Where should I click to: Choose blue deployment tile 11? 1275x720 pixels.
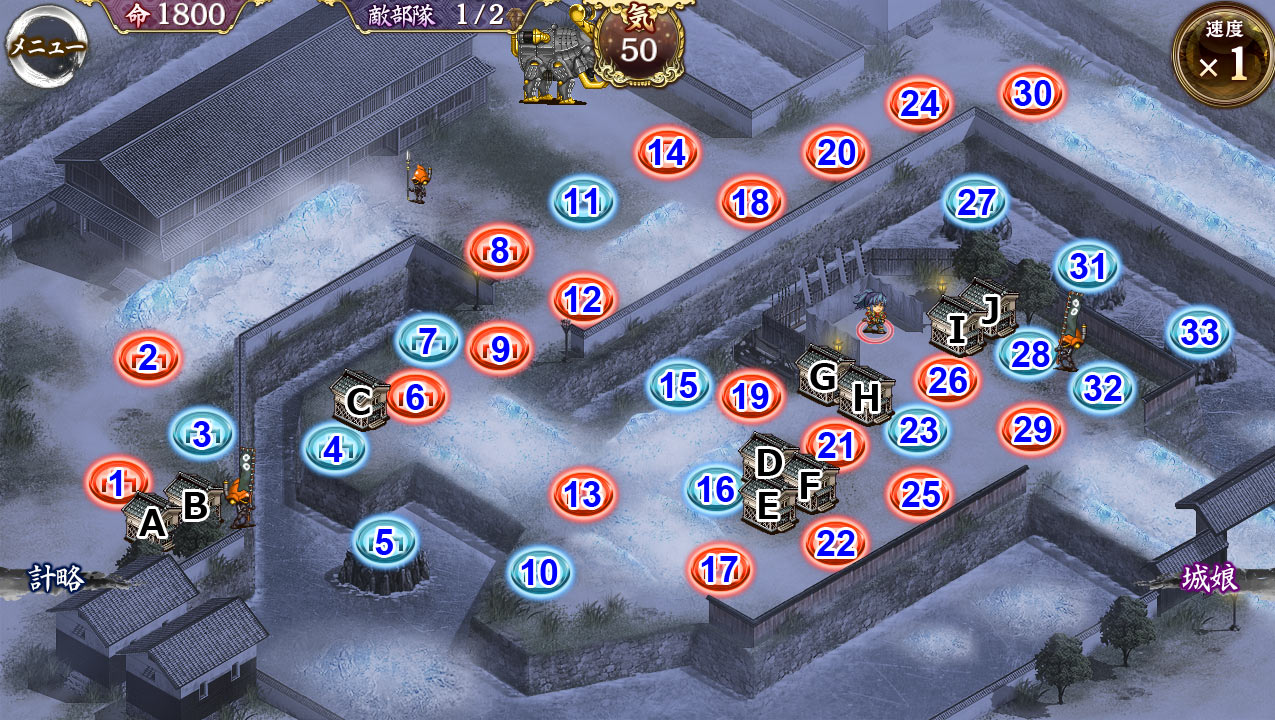582,203
